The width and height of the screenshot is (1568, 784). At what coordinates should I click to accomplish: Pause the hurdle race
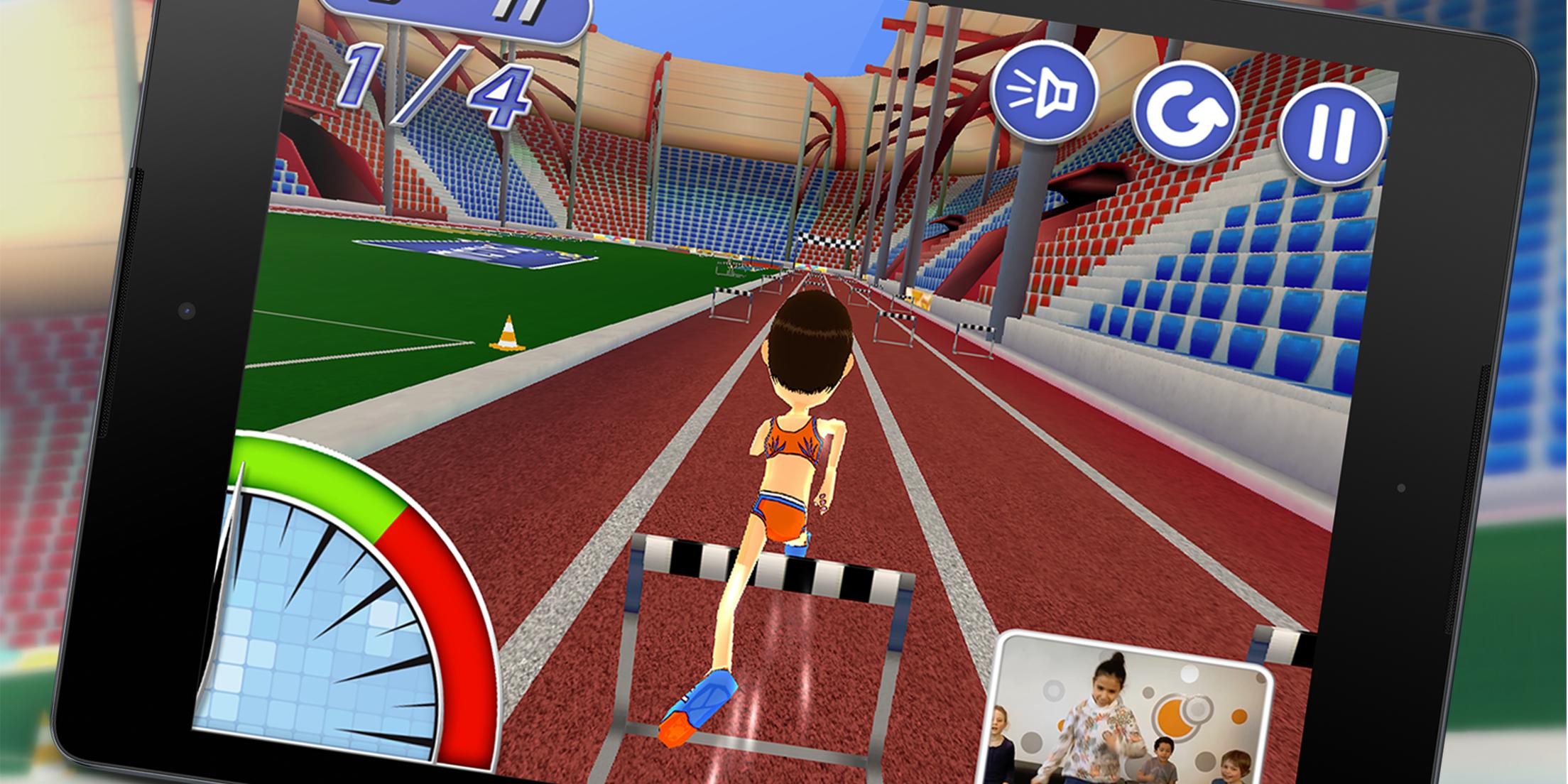[x=1330, y=133]
